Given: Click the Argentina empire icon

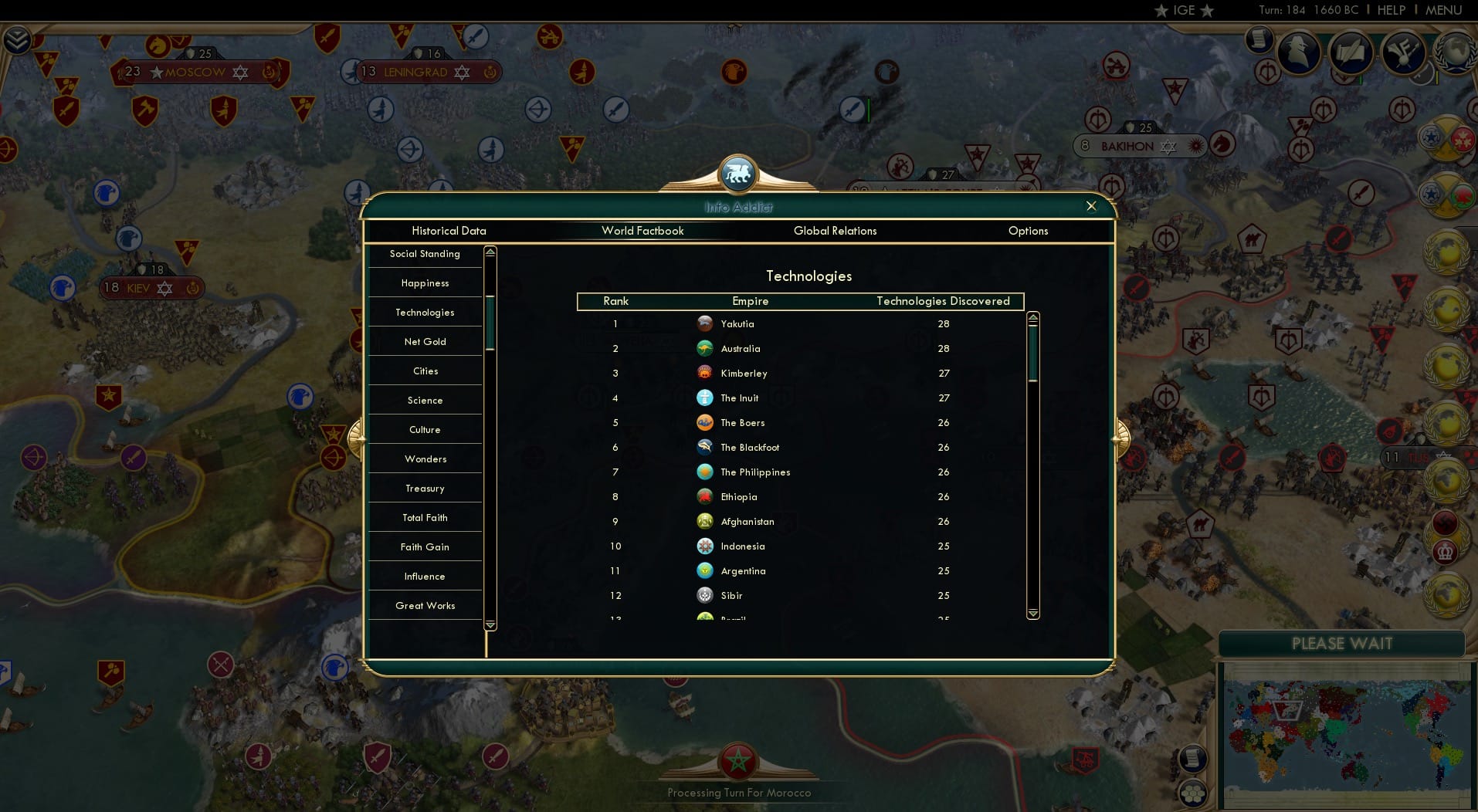Looking at the screenshot, I should pos(705,571).
